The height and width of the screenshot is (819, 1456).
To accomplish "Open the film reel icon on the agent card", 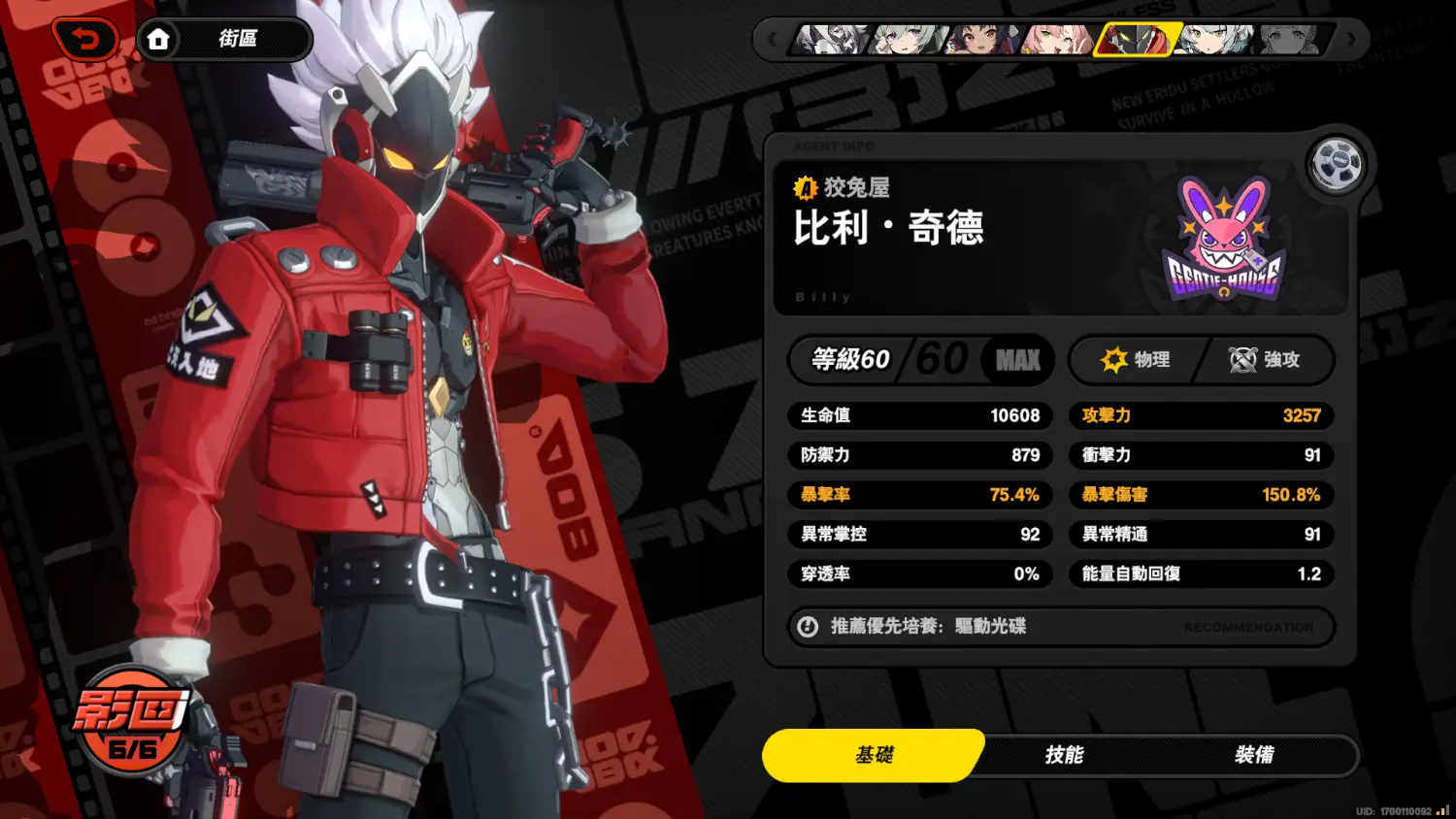I will [1336, 164].
